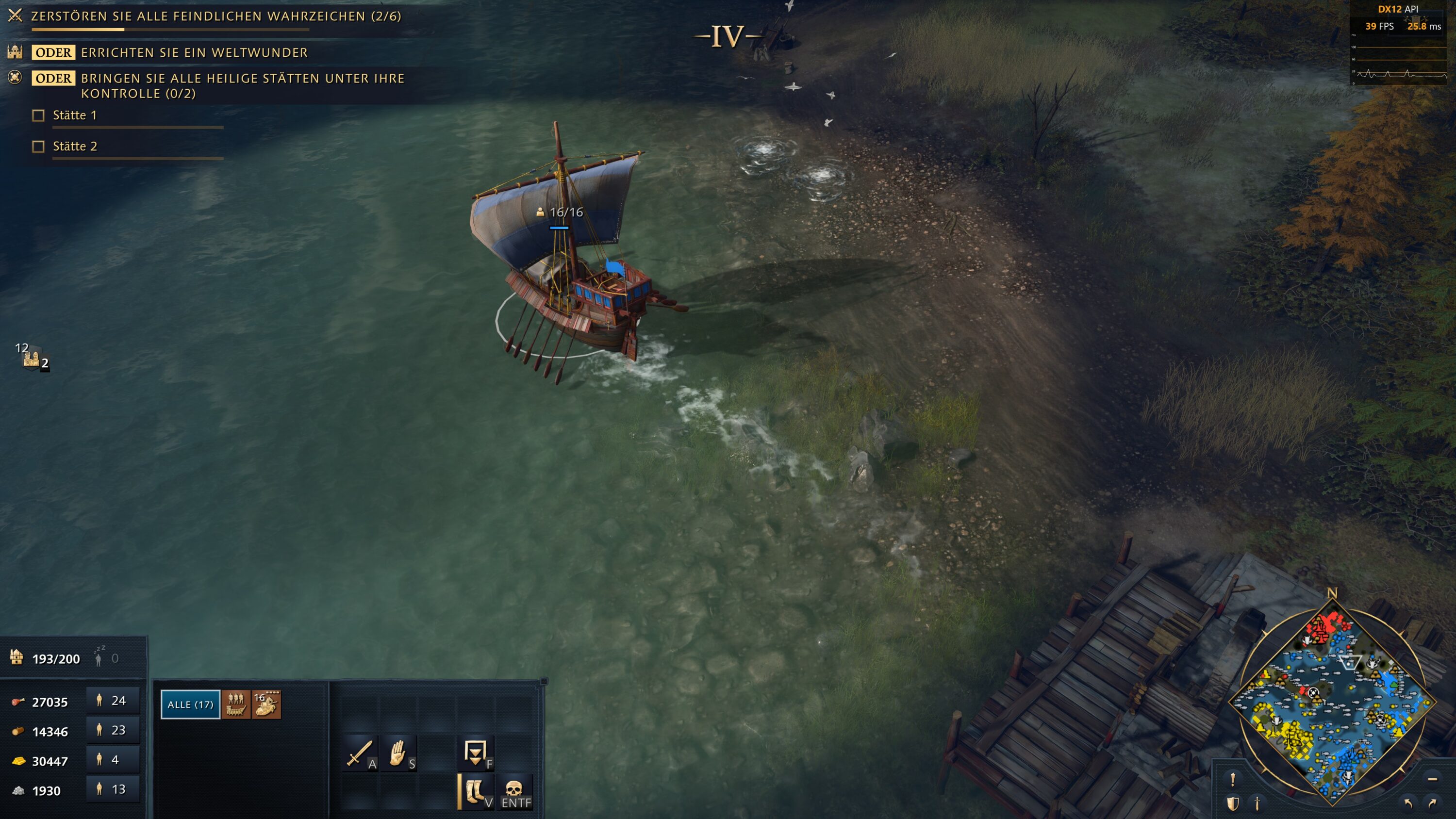Click the skull delete unit button
This screenshot has height=819, width=1456.
514,791
